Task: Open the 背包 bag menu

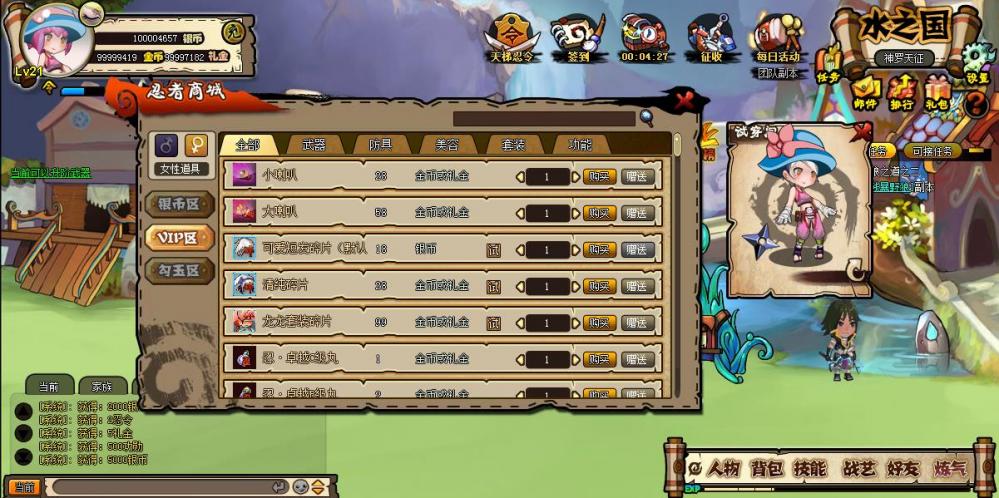Action: 767,468
